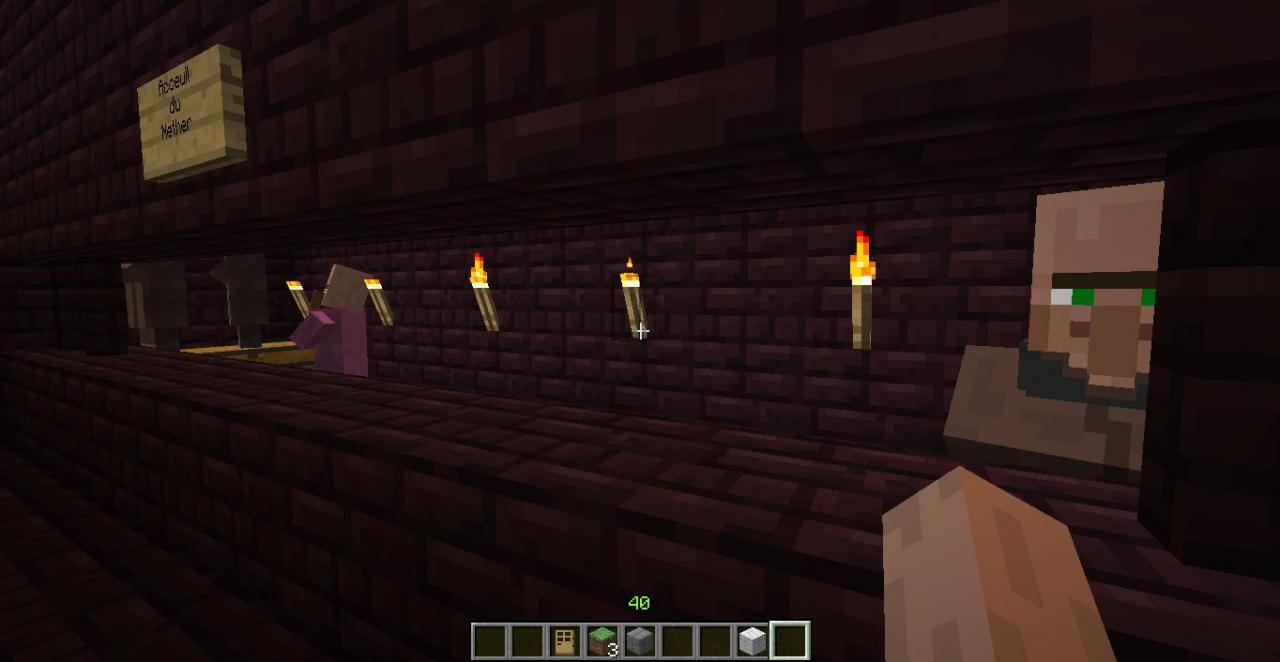
Task: Select the grass block hotbar slot
Action: coord(602,641)
